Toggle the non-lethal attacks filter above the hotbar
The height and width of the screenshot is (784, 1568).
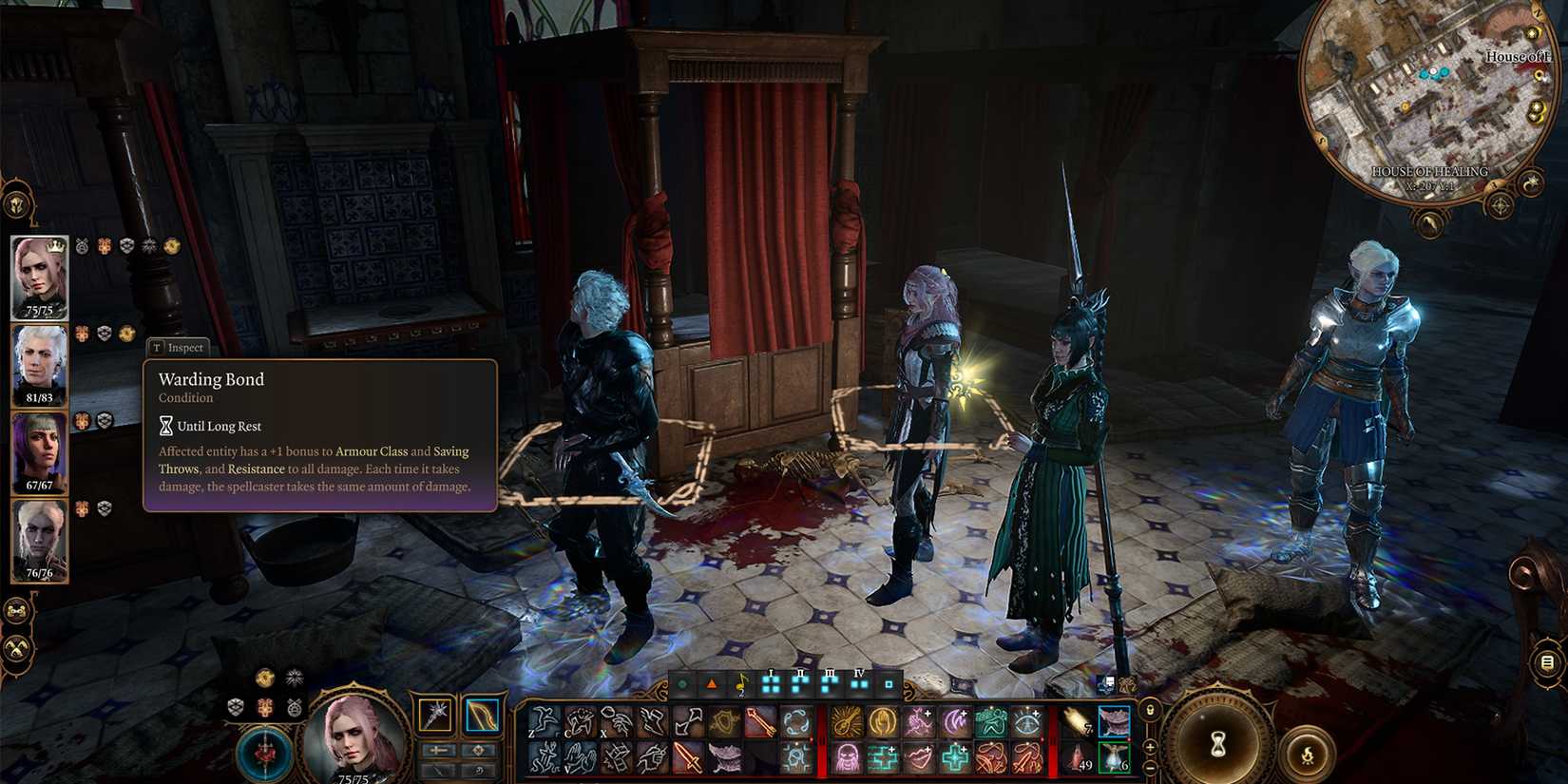(711, 683)
